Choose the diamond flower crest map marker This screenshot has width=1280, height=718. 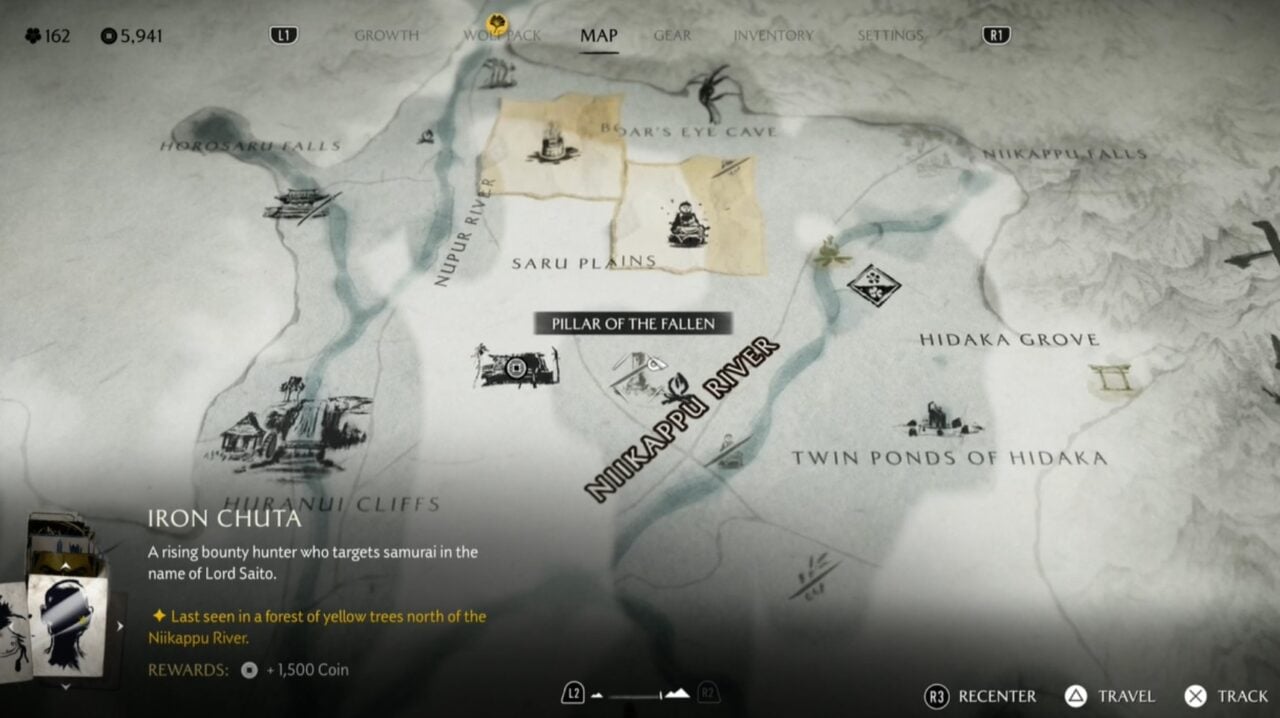[873, 285]
